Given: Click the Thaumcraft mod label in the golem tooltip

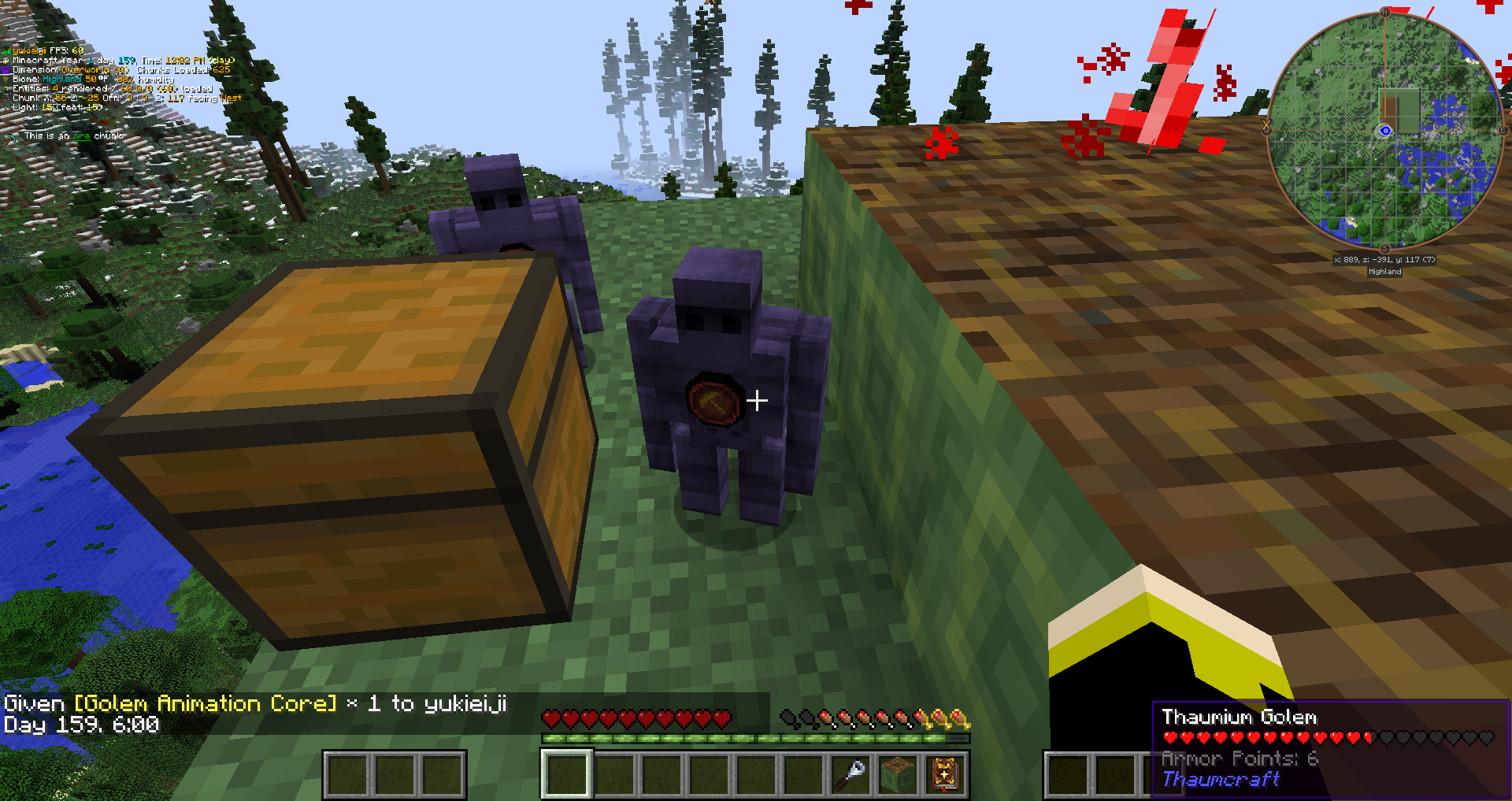Looking at the screenshot, I should point(1221,780).
